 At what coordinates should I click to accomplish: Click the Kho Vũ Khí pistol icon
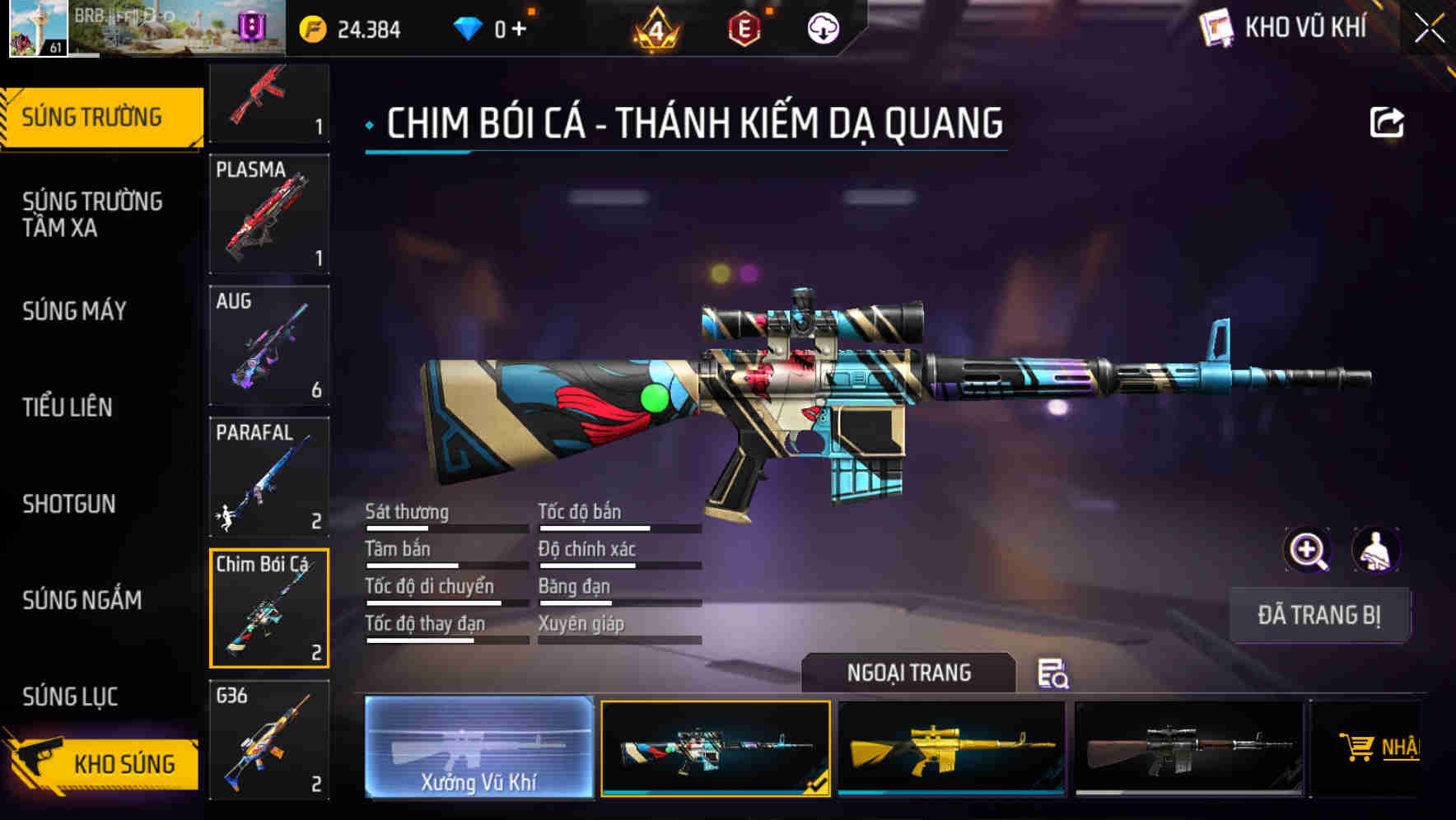[x=1215, y=27]
